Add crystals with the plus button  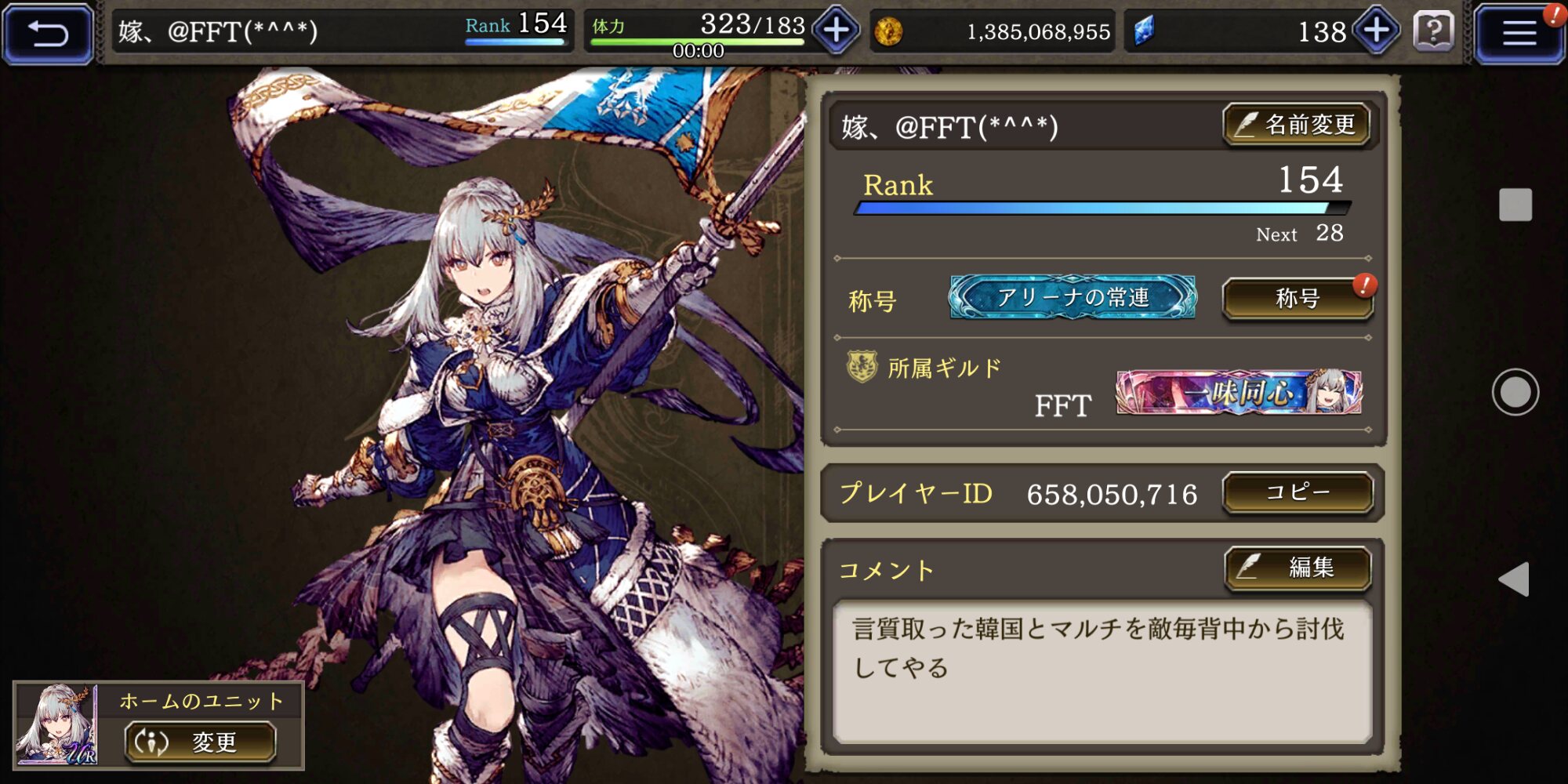(x=1377, y=31)
